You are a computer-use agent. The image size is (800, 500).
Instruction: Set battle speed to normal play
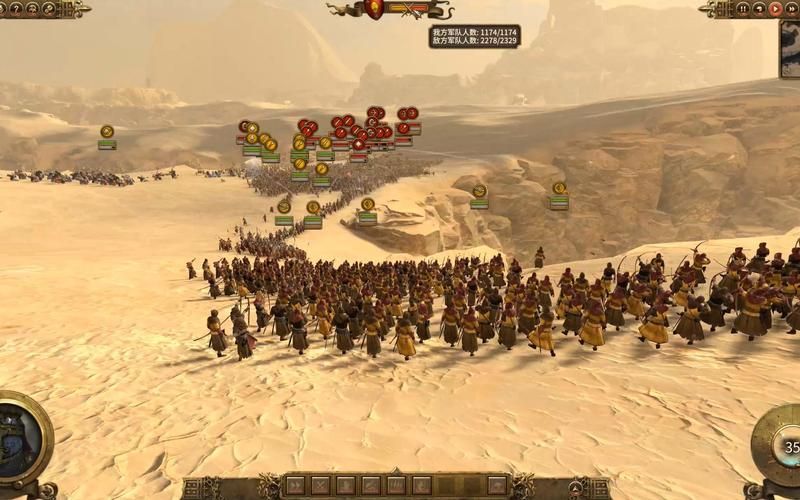(x=775, y=9)
